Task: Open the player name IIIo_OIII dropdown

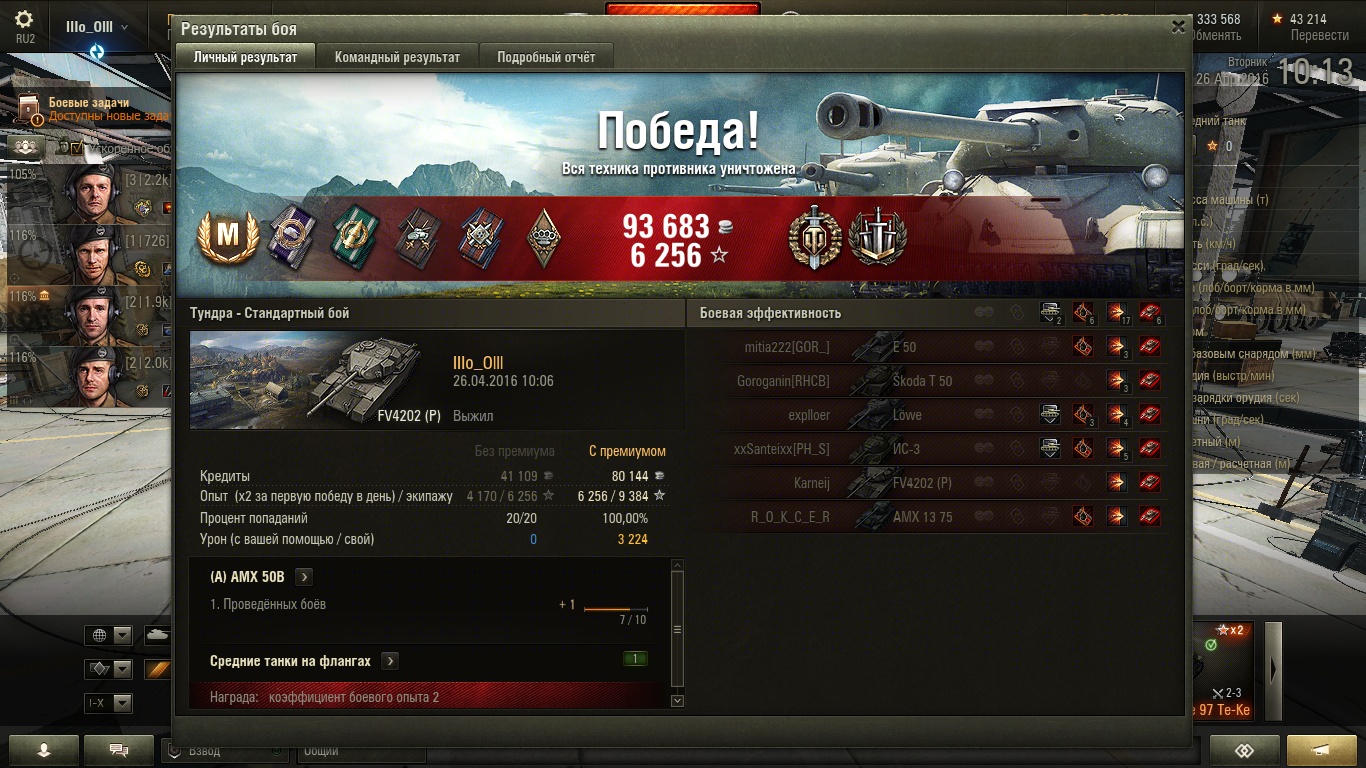Action: [96, 27]
